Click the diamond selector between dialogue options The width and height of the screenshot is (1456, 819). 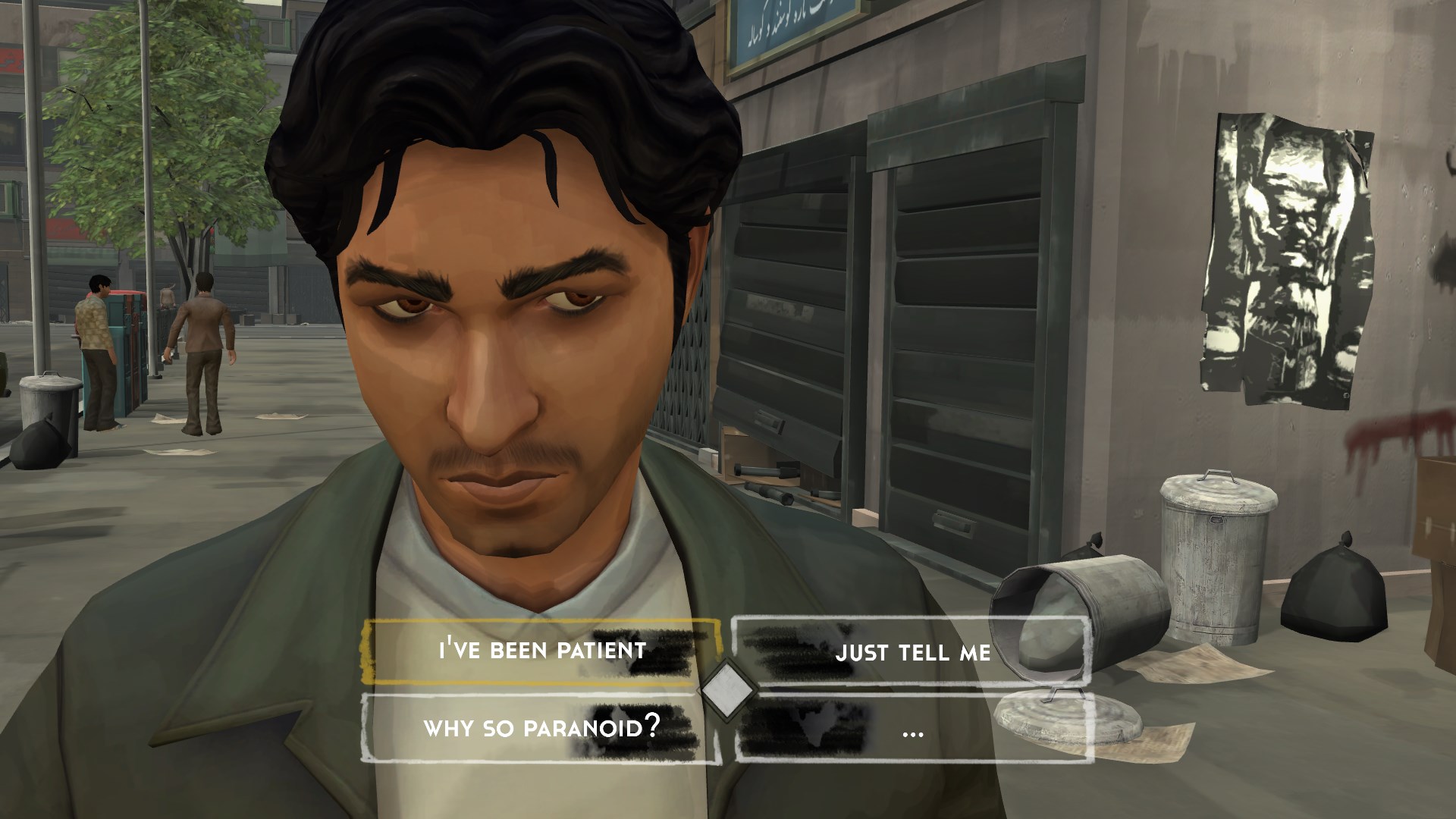[726, 689]
